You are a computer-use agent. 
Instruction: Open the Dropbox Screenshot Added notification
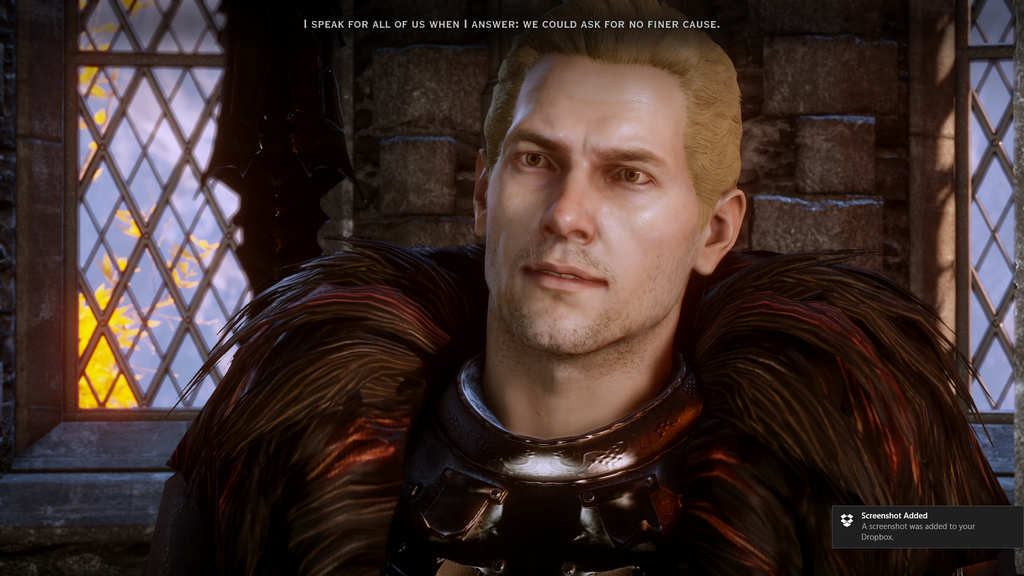926,526
